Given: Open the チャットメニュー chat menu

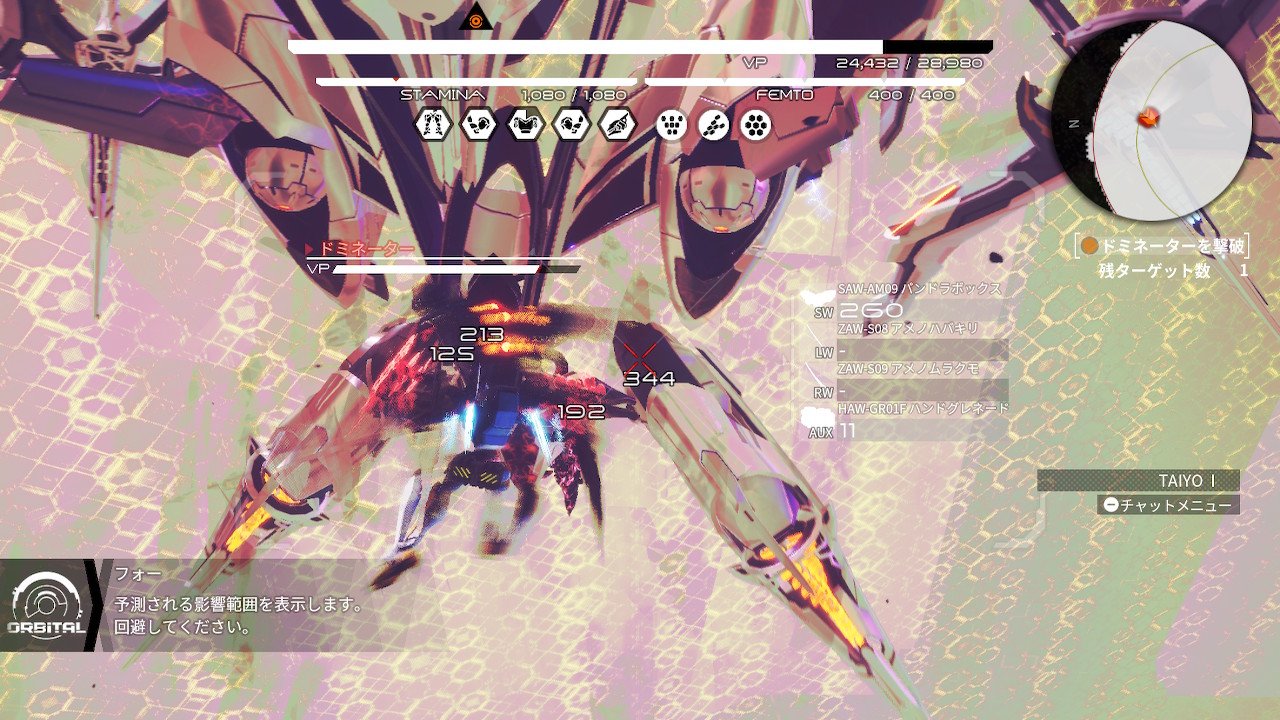Looking at the screenshot, I should pos(1167,505).
